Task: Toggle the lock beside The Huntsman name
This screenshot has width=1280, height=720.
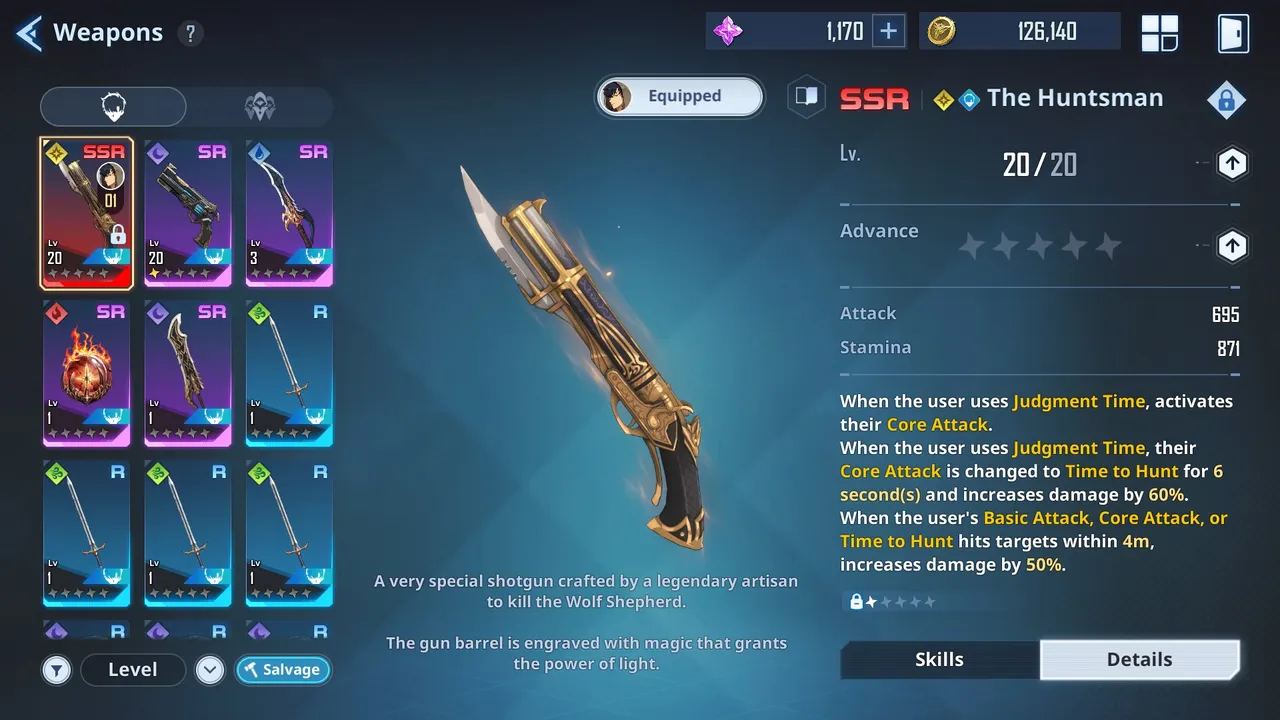Action: (x=1226, y=100)
